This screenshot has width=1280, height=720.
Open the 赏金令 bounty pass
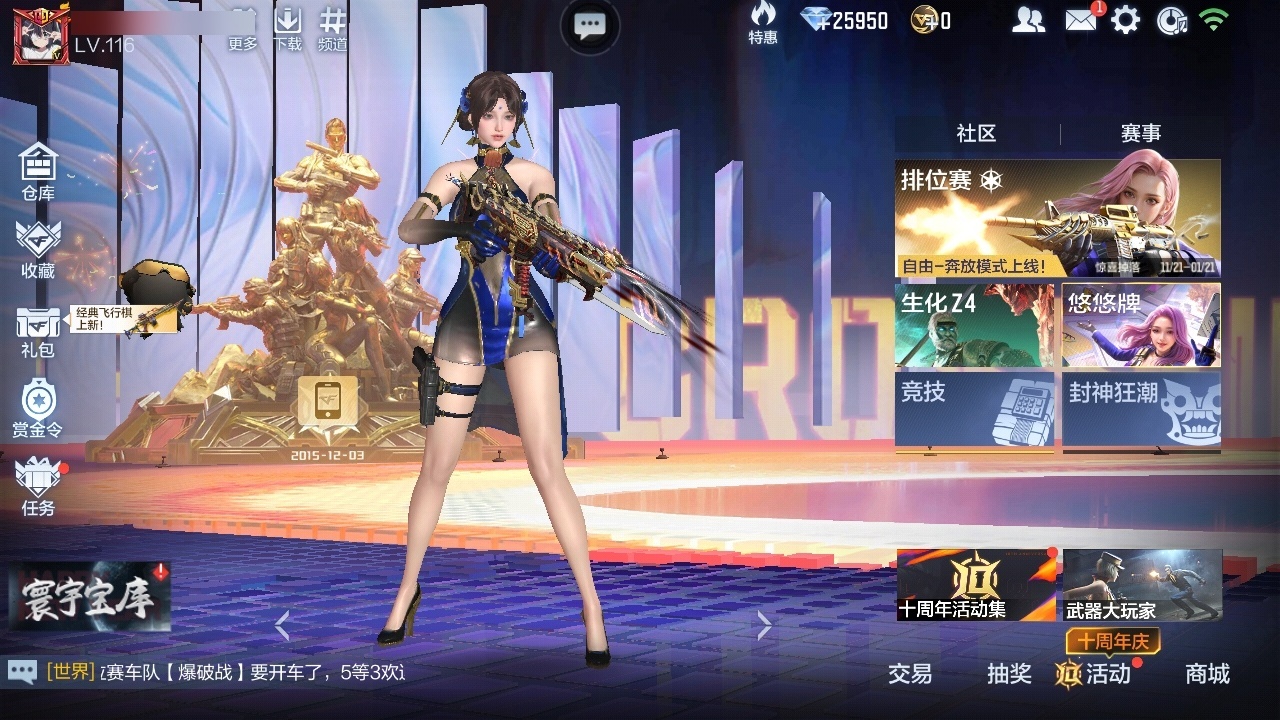click(38, 408)
